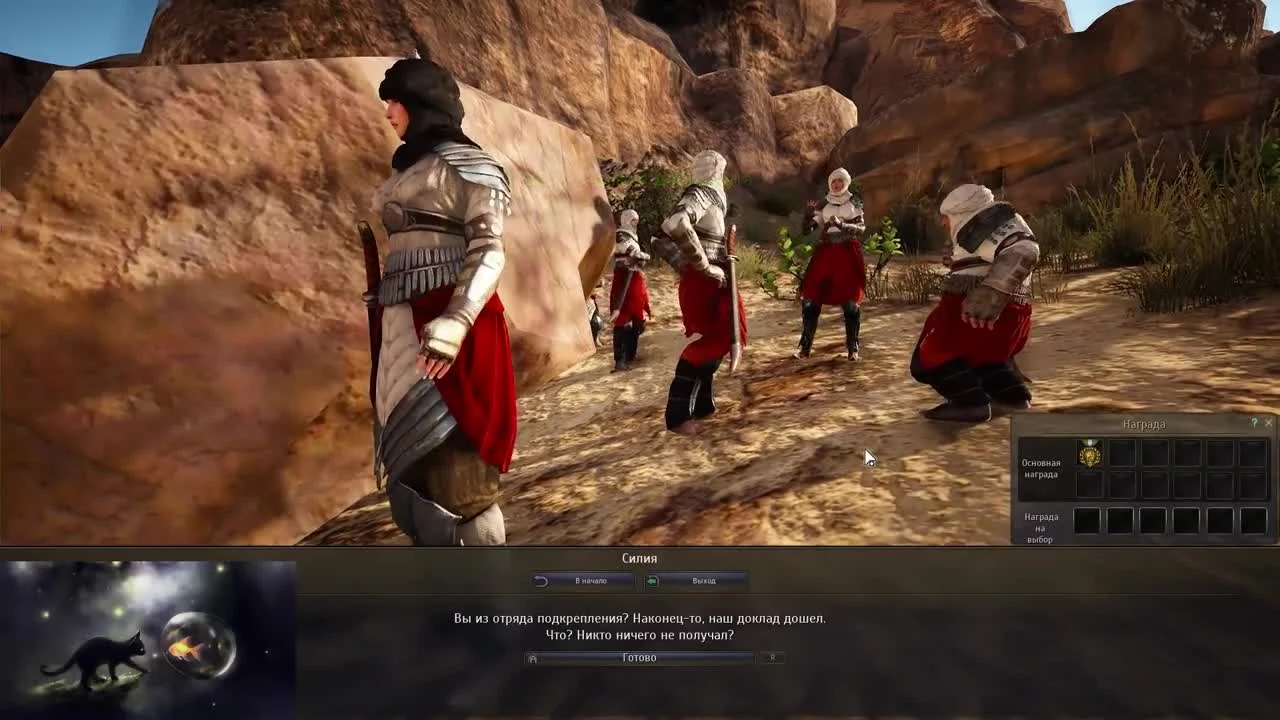Close the Награда reward window
The image size is (1280, 720).
[1268, 423]
